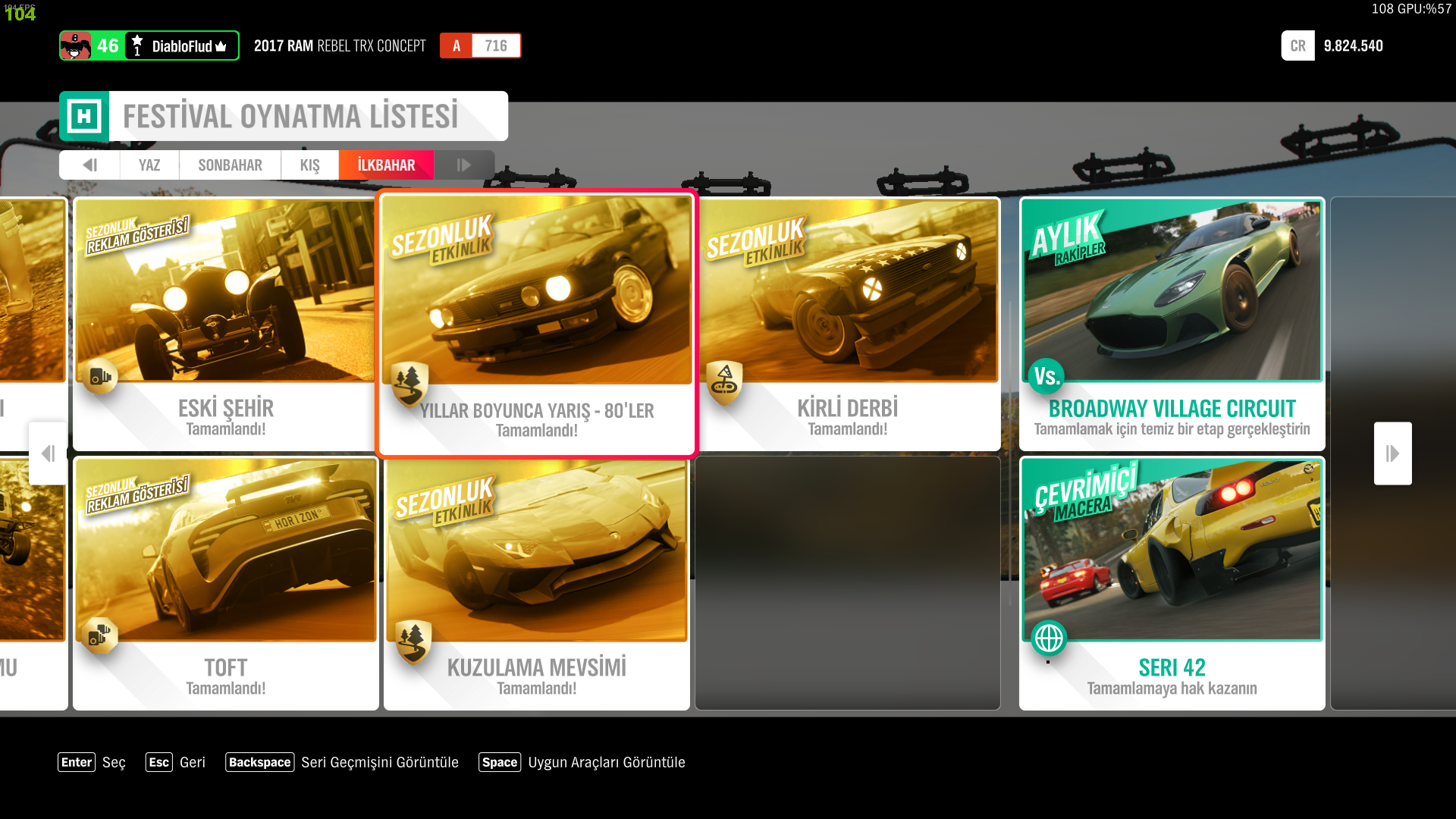Open the KİRLİ DERBİ seasonal event
Image resolution: width=1456 pixels, height=819 pixels.
pyautogui.click(x=848, y=325)
